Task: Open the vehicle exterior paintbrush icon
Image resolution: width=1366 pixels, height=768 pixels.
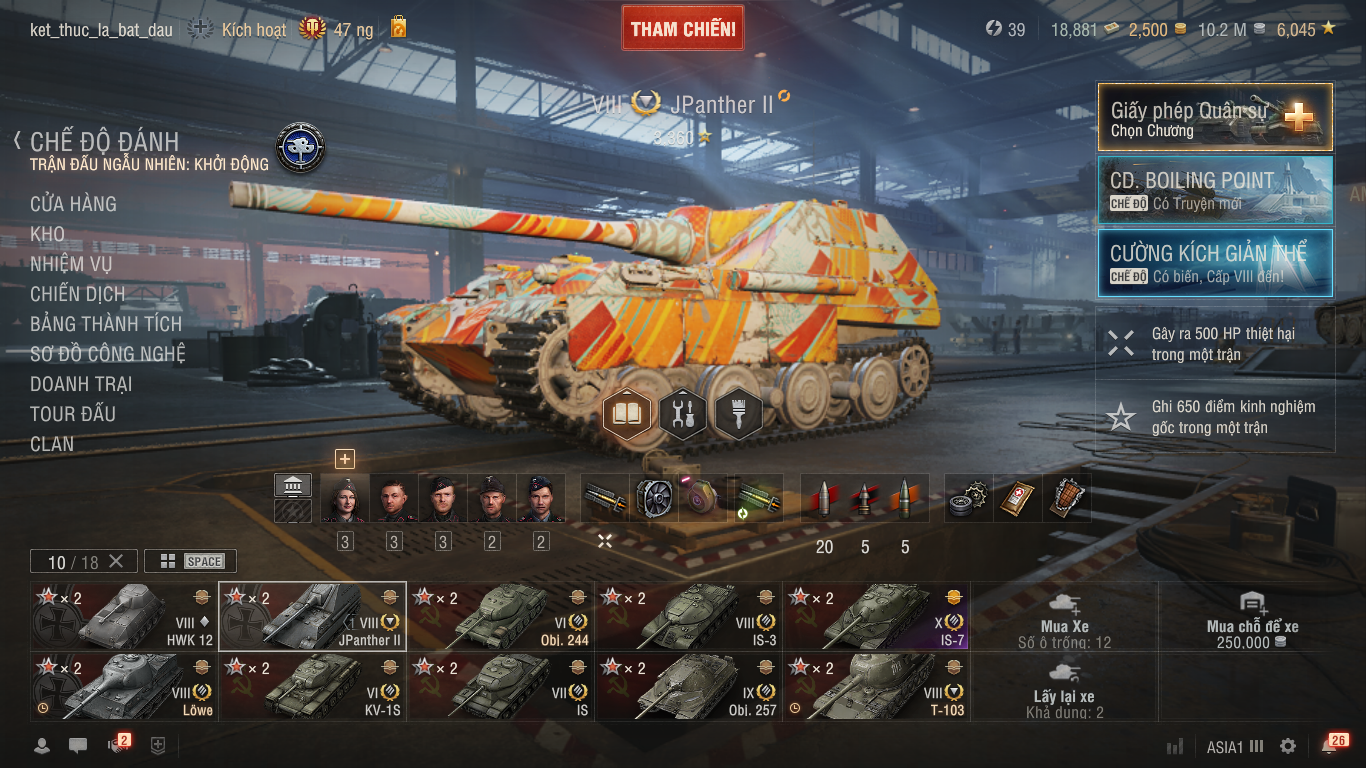Action: pos(738,412)
